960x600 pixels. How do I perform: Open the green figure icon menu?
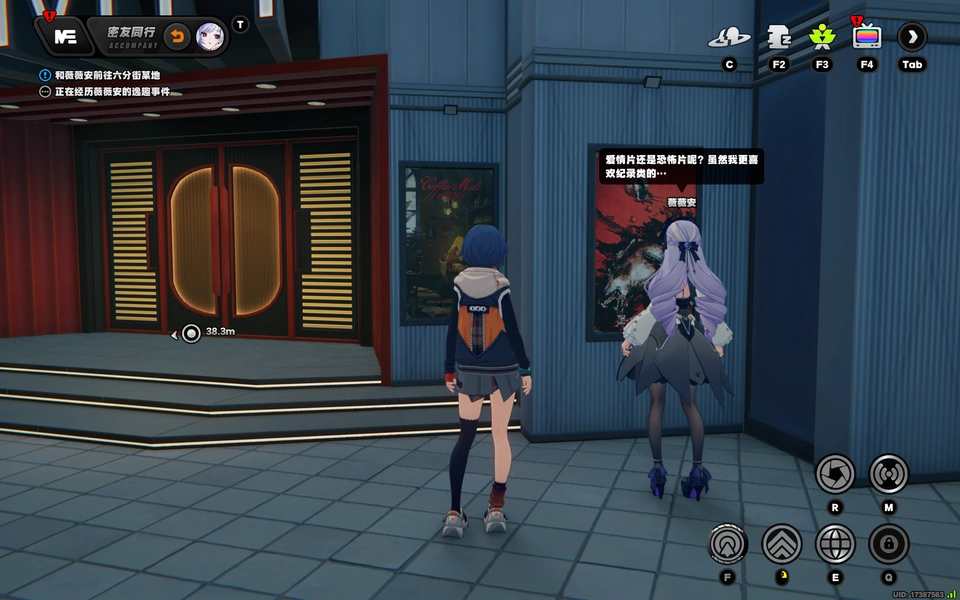(x=822, y=38)
